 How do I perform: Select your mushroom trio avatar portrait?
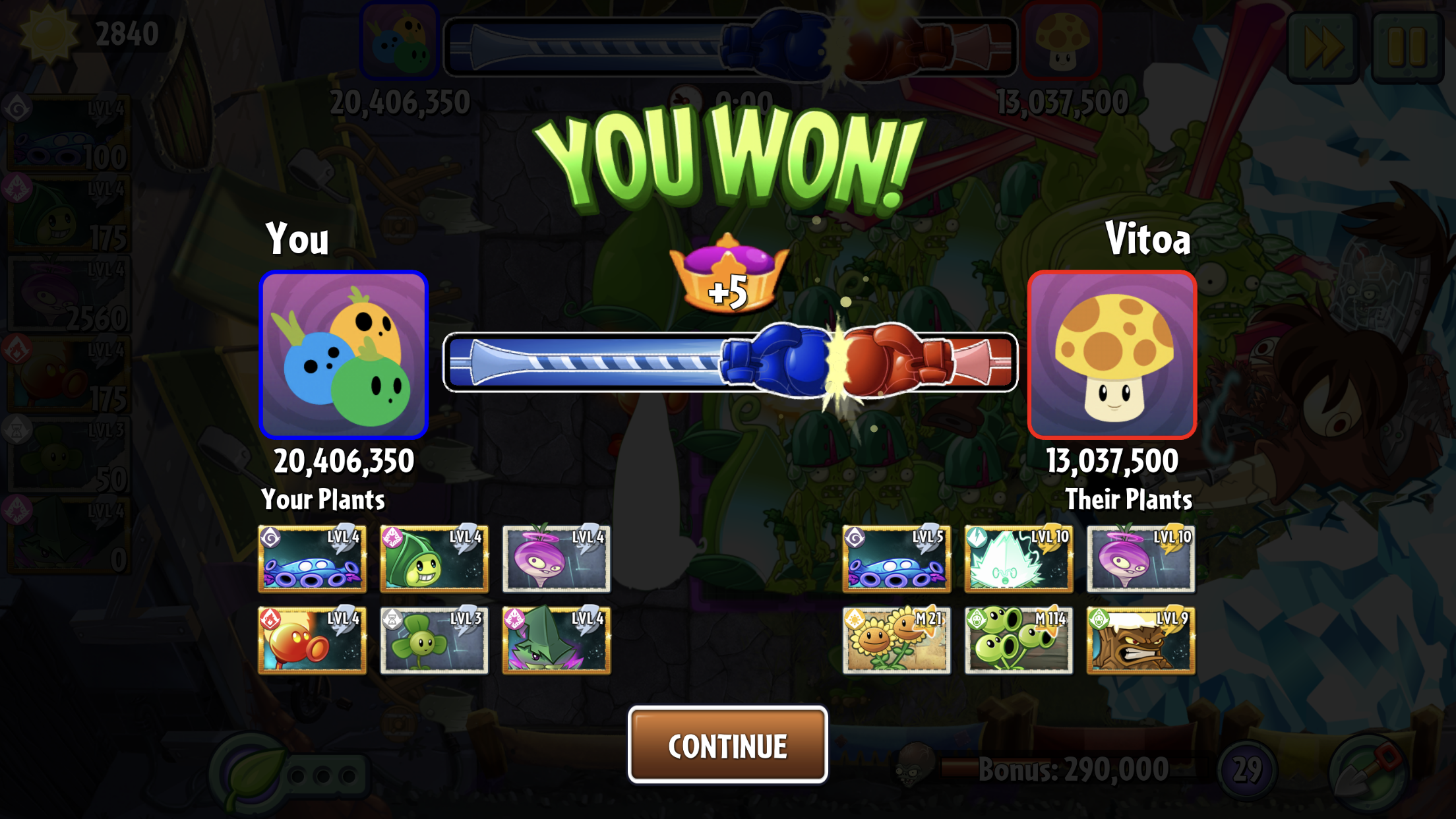(x=344, y=355)
